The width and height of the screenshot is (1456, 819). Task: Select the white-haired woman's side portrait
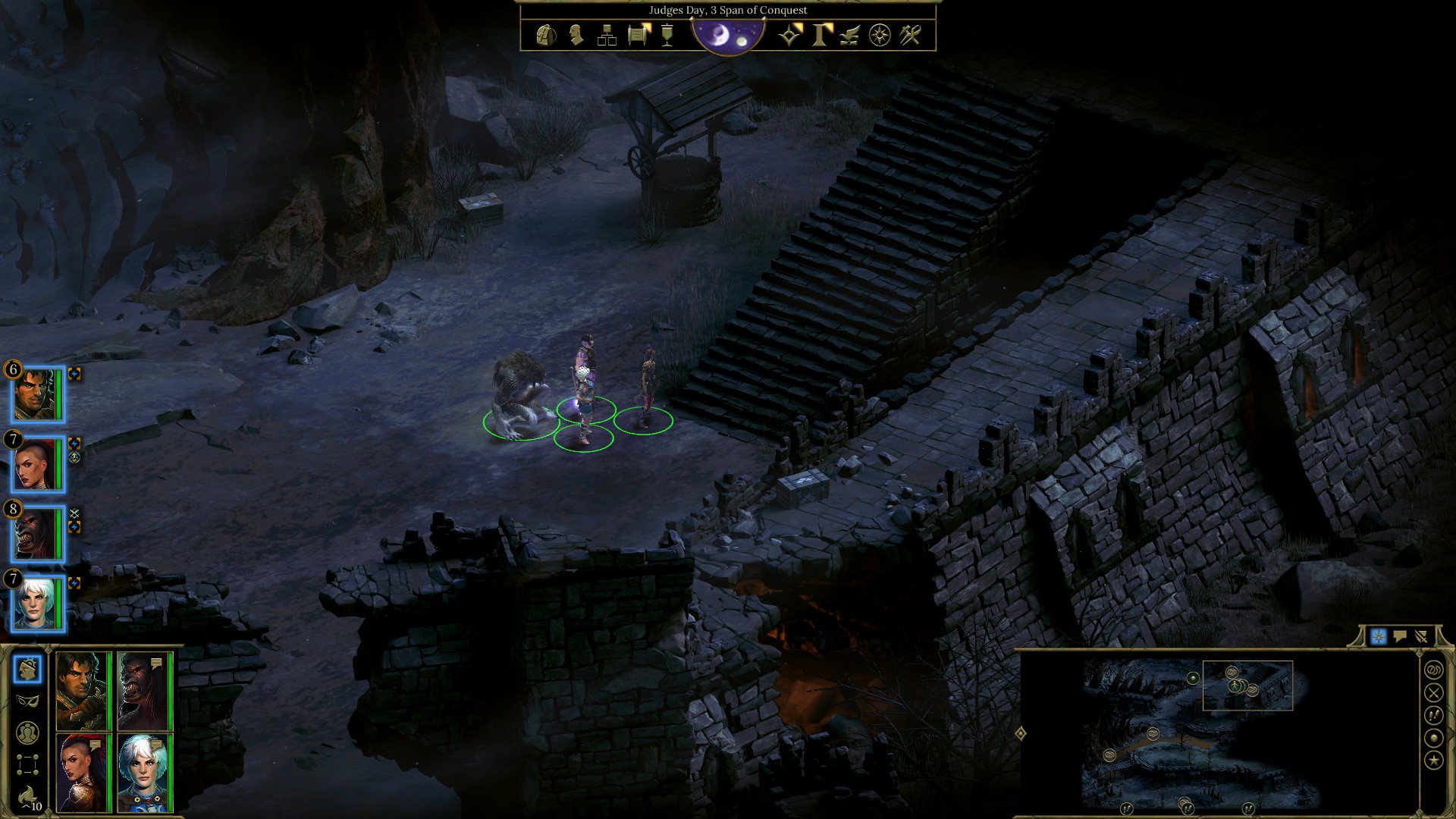coord(36,604)
